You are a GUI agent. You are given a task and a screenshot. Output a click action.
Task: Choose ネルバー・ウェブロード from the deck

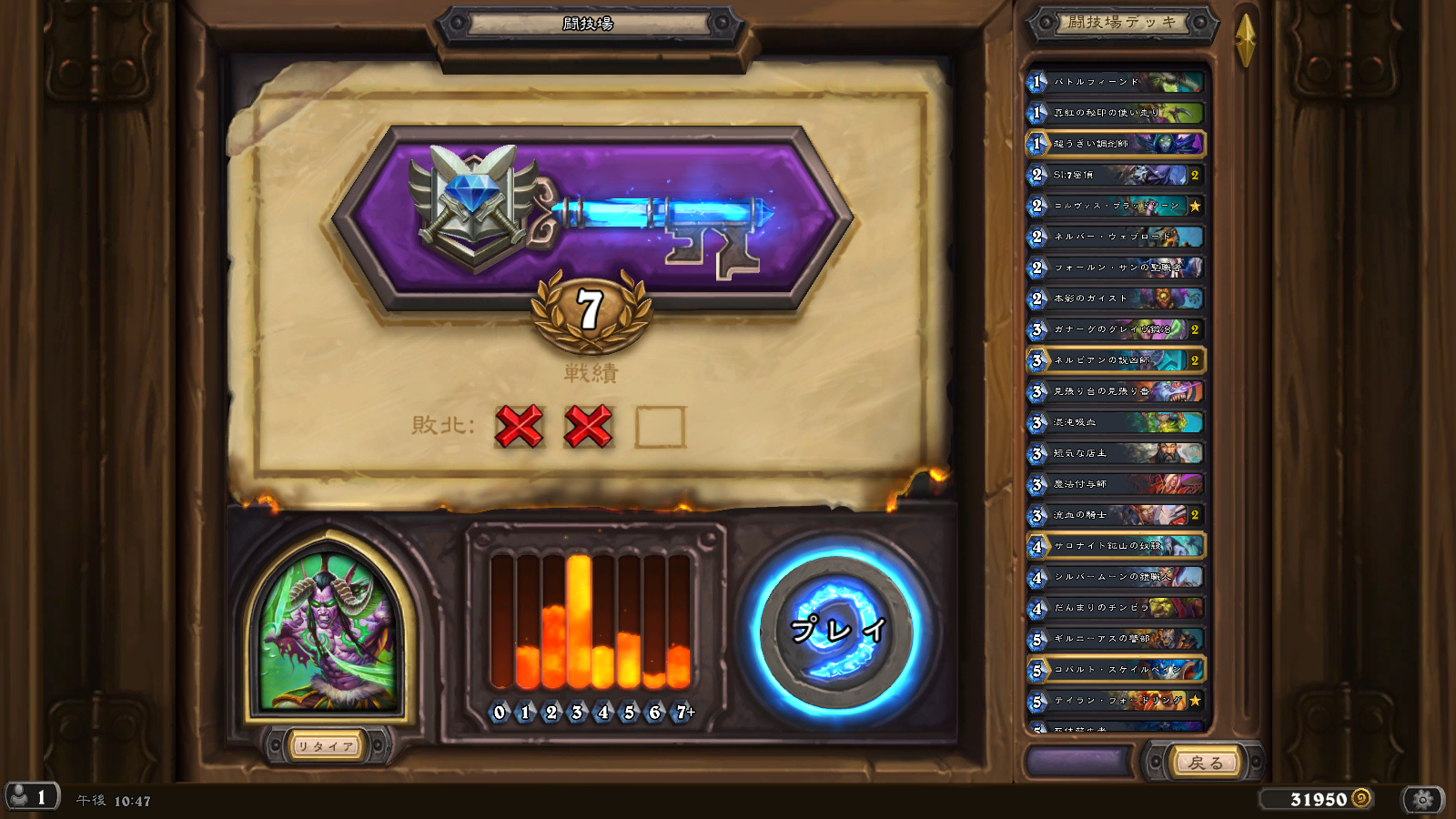(x=1116, y=237)
